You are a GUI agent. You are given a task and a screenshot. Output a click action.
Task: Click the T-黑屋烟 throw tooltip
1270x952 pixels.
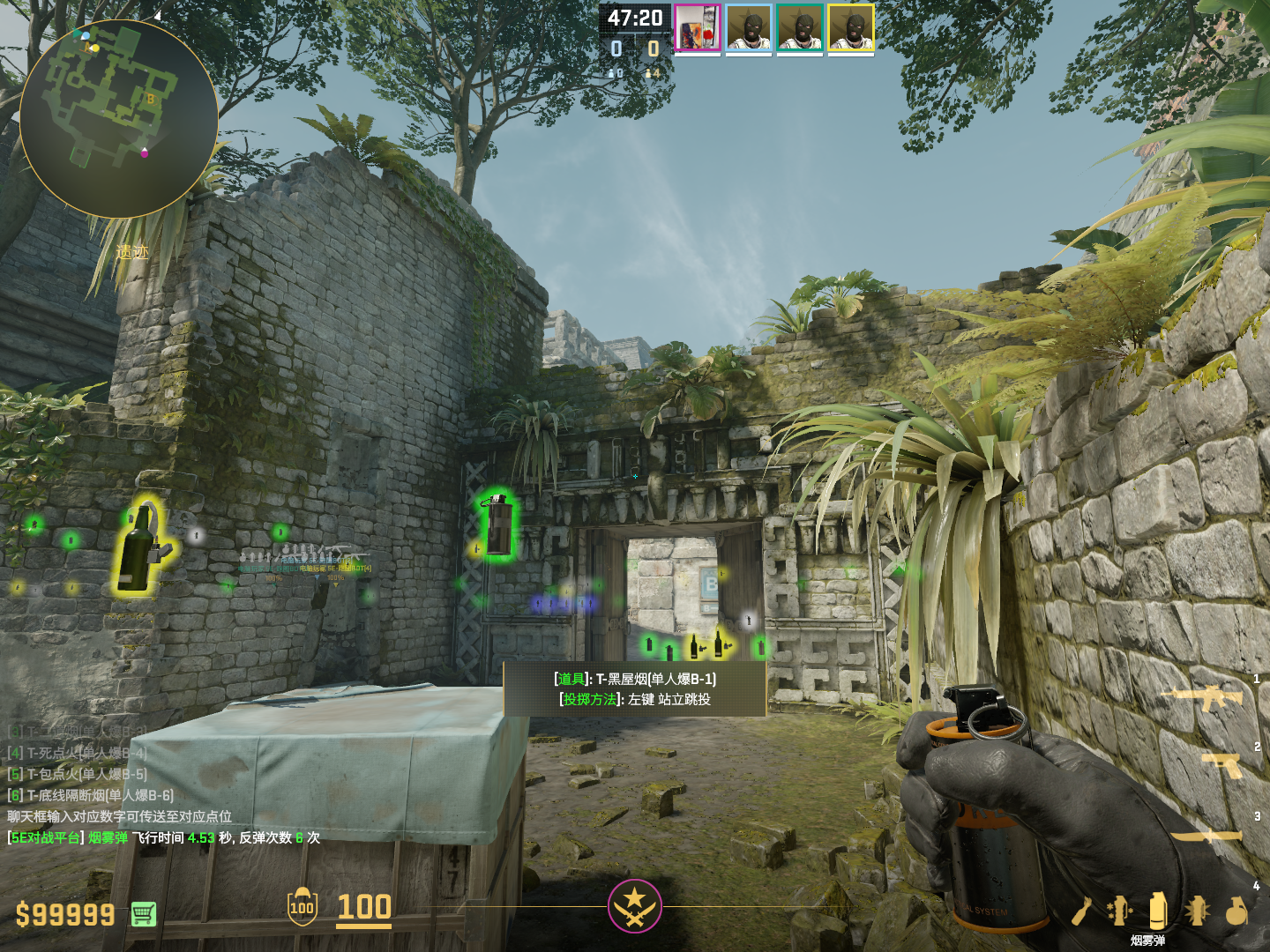coord(635,688)
